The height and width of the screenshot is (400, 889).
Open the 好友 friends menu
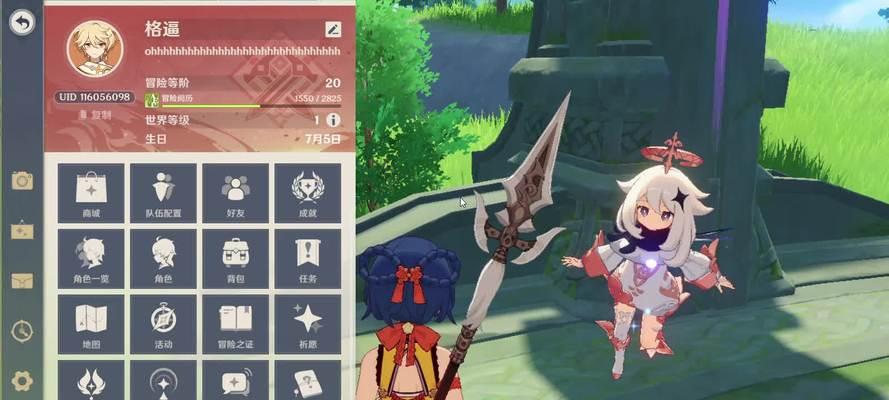click(x=235, y=193)
